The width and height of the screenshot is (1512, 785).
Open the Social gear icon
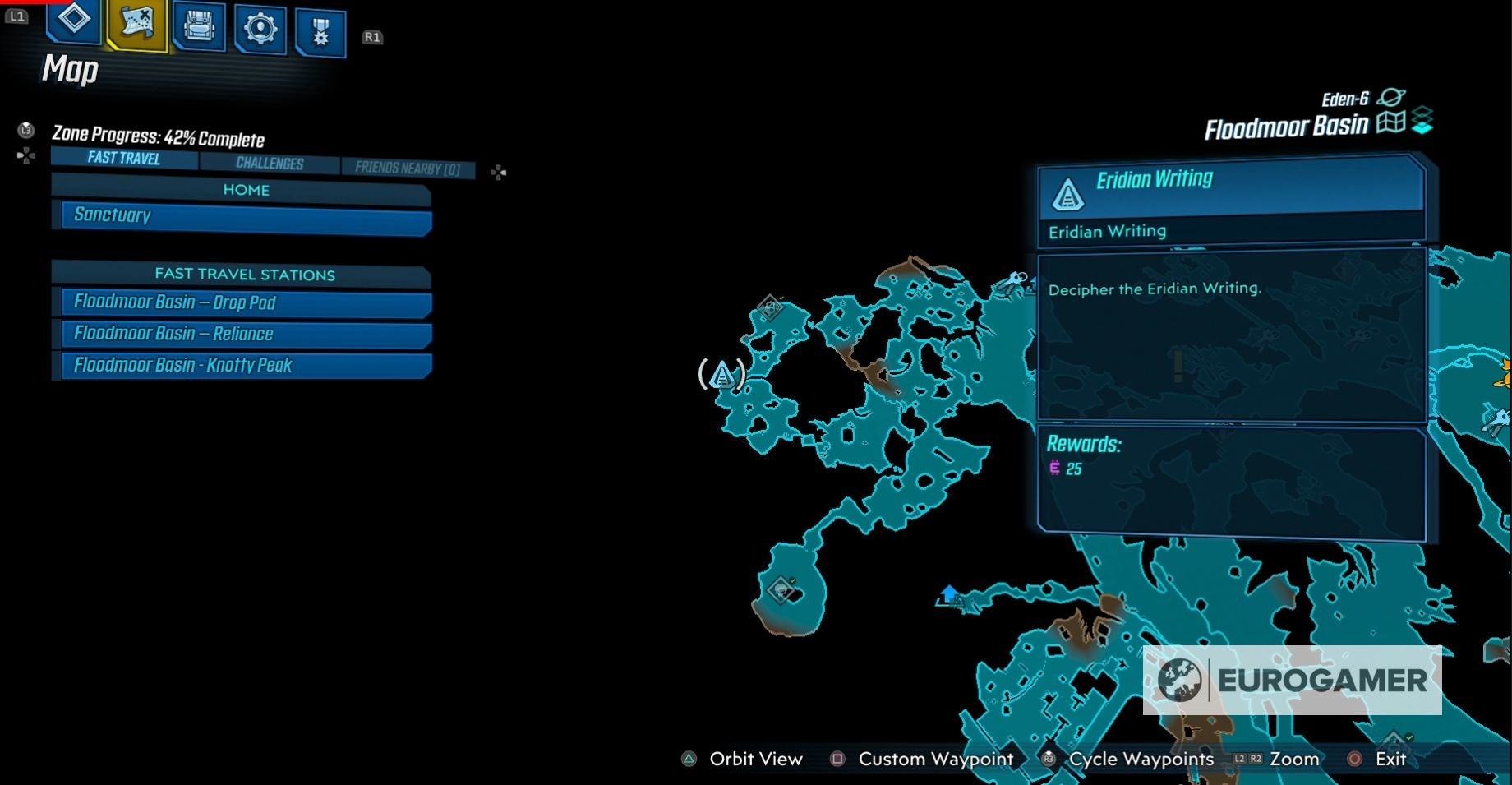[x=260, y=25]
